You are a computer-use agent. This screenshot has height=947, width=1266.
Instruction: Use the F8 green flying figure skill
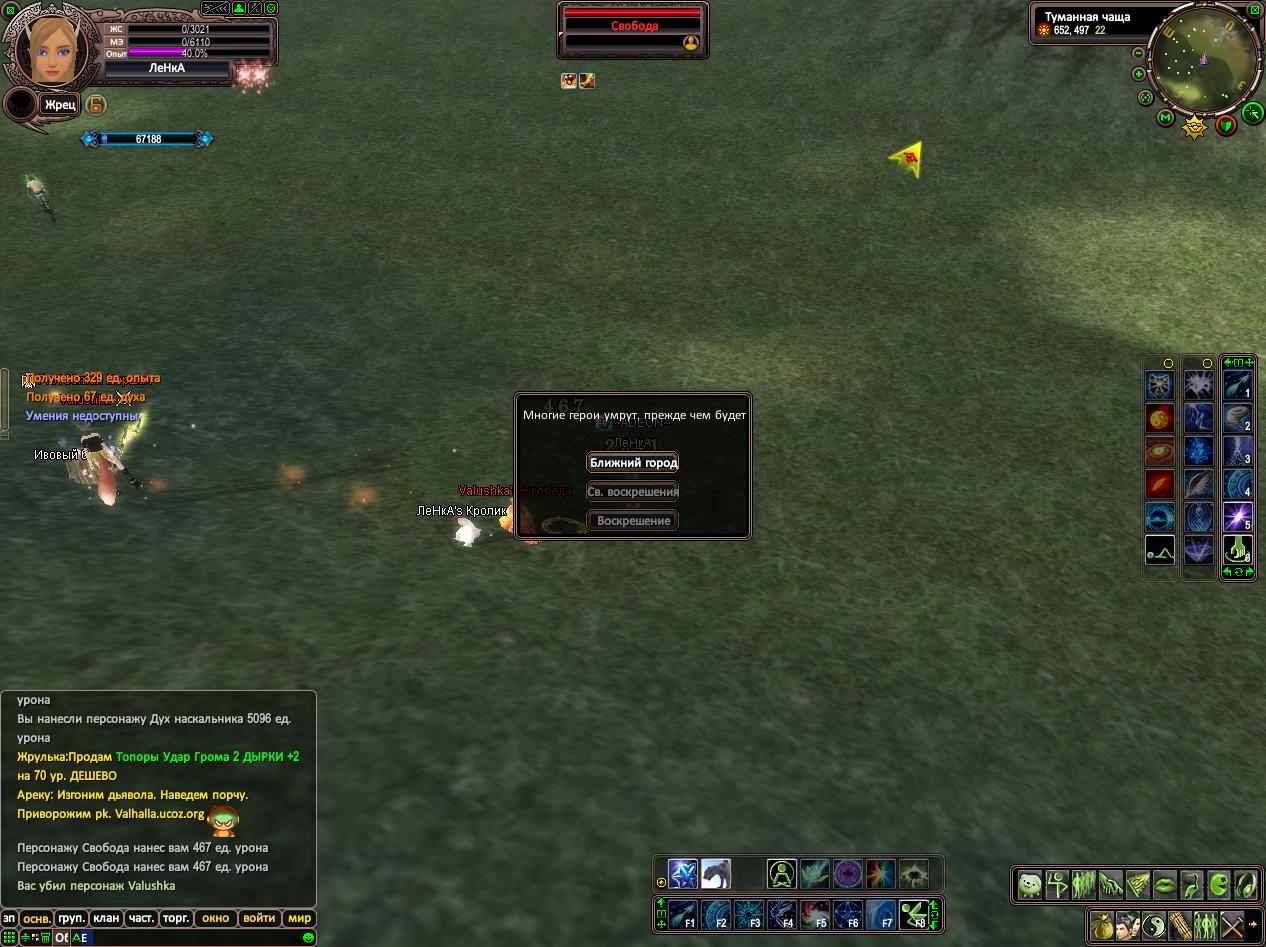913,915
